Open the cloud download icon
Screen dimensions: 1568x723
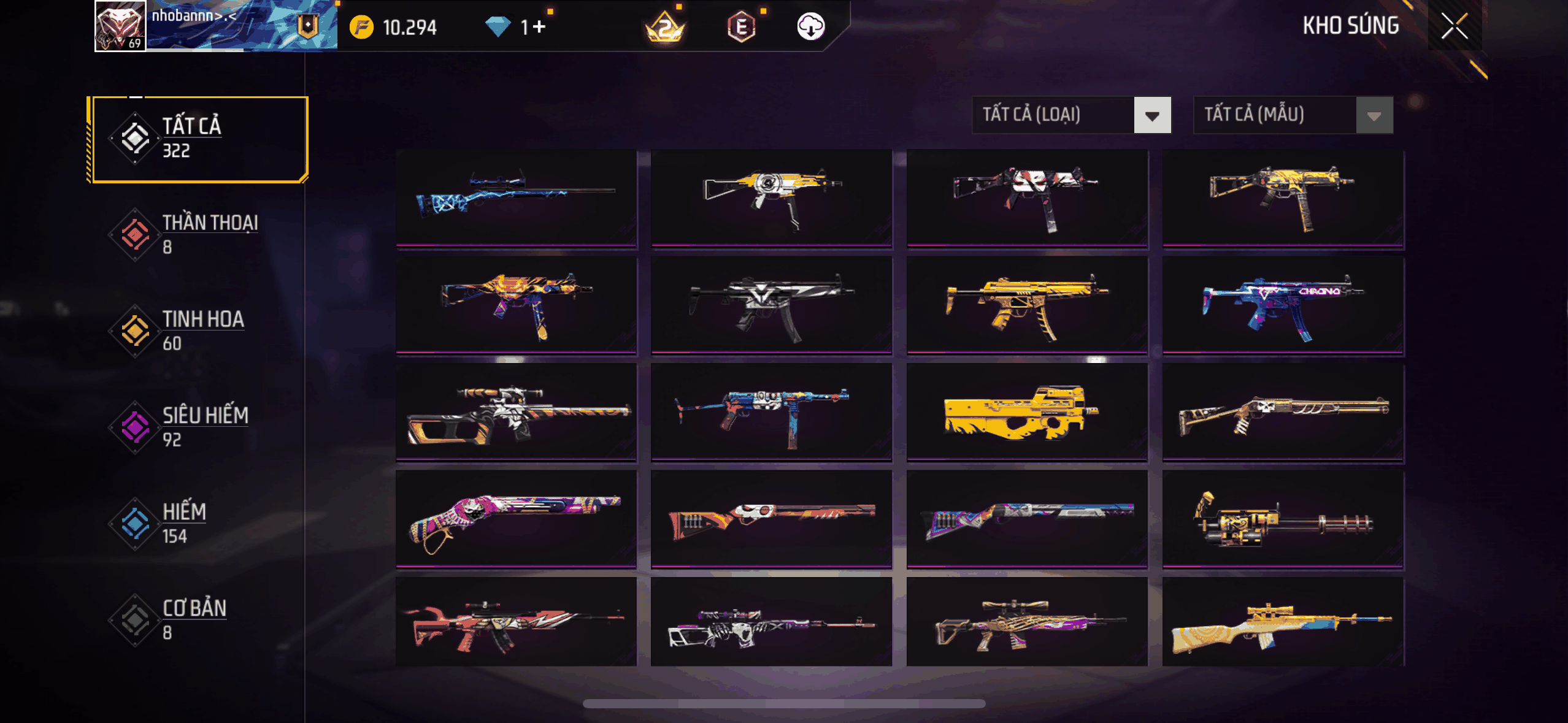[810, 27]
